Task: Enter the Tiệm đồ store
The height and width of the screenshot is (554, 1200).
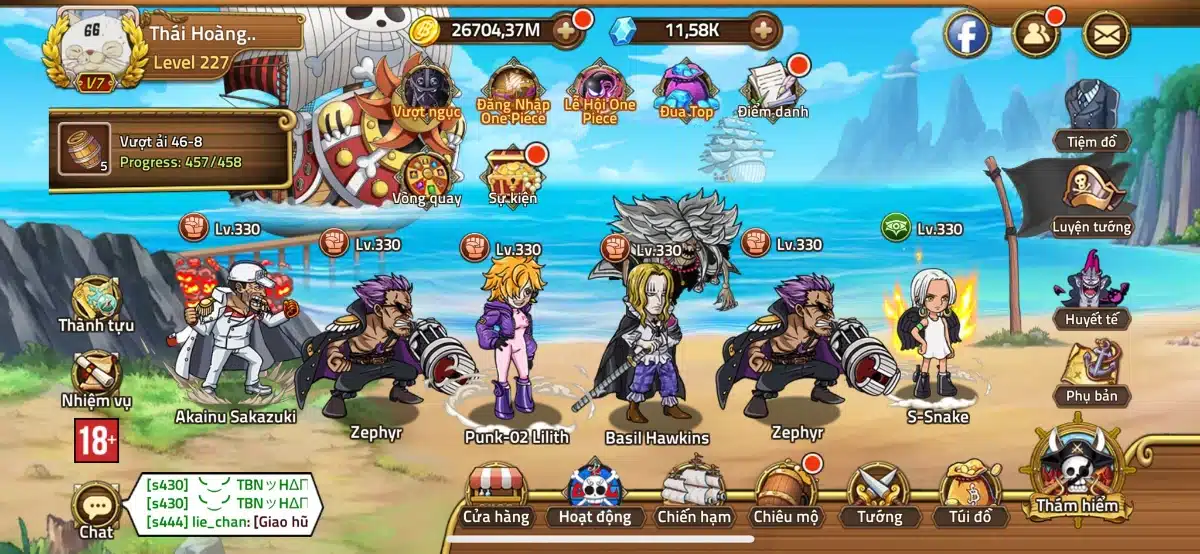Action: 1091,115
